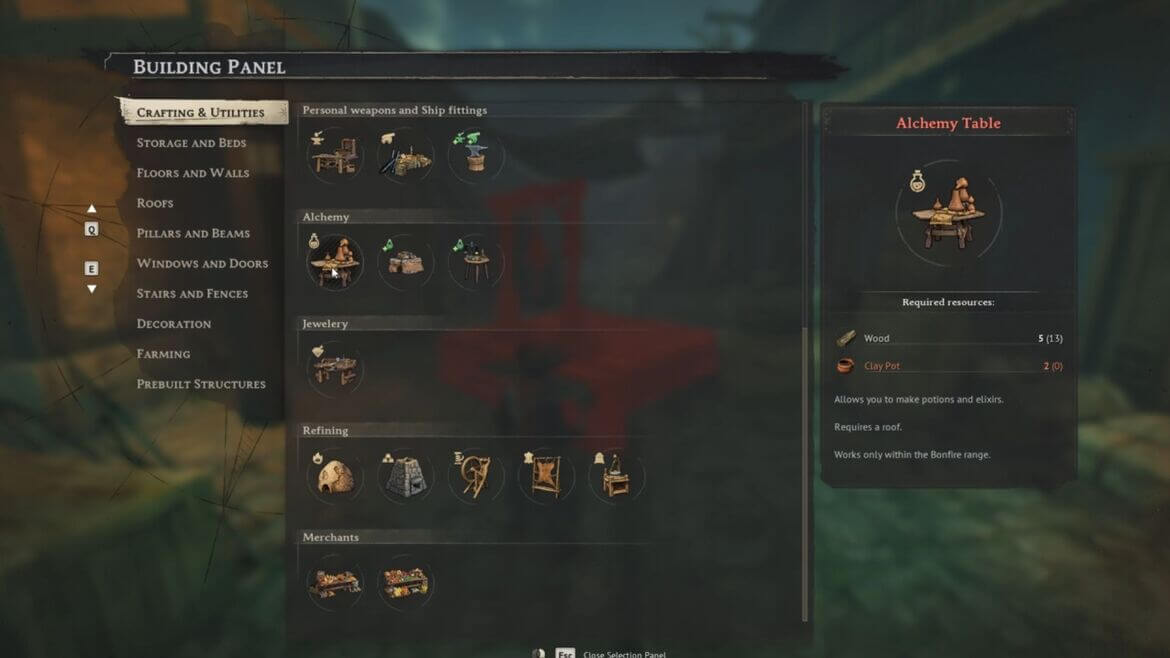1170x658 pixels.
Task: Choose the Windows and Doors category
Action: click(x=202, y=263)
